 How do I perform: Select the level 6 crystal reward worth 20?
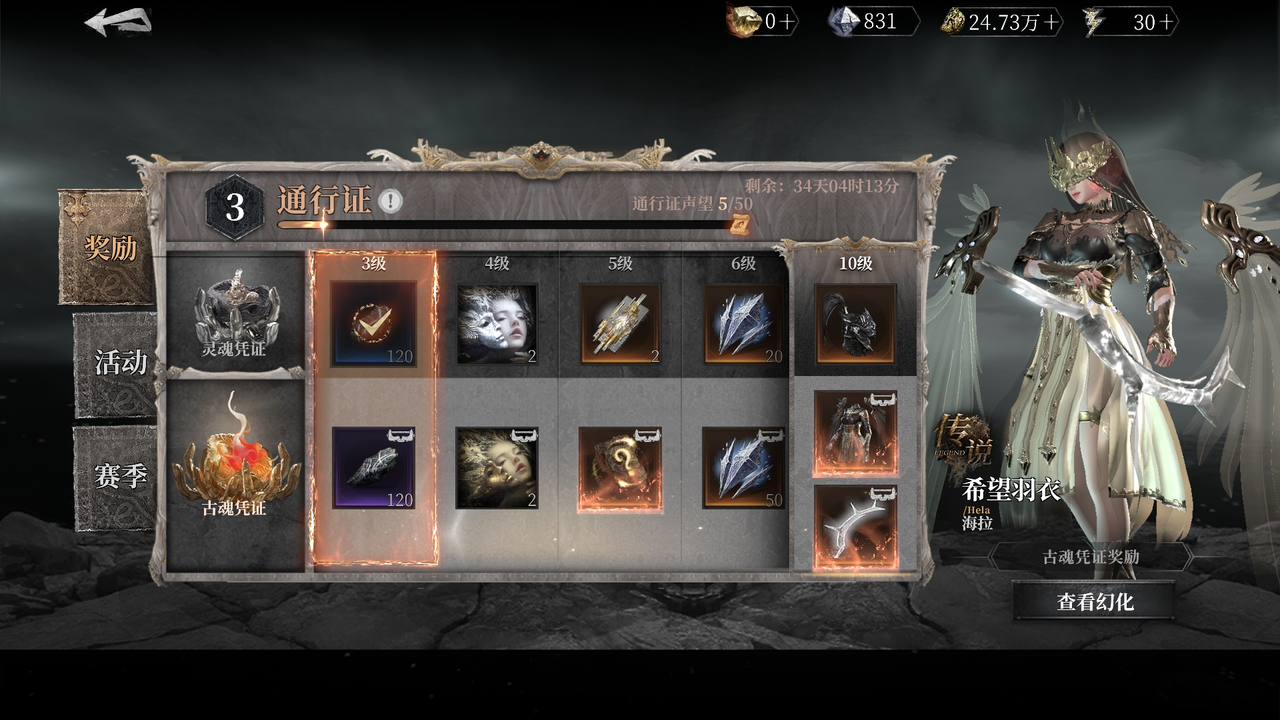[x=744, y=323]
